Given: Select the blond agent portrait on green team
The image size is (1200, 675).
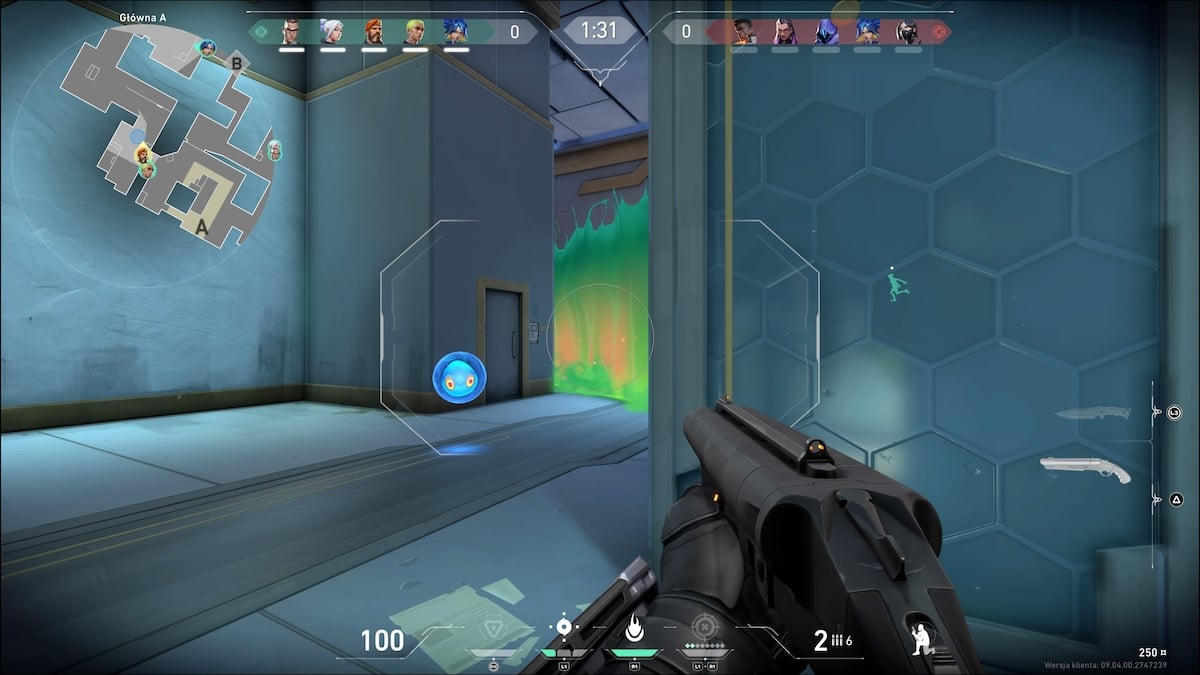Looking at the screenshot, I should [415, 32].
